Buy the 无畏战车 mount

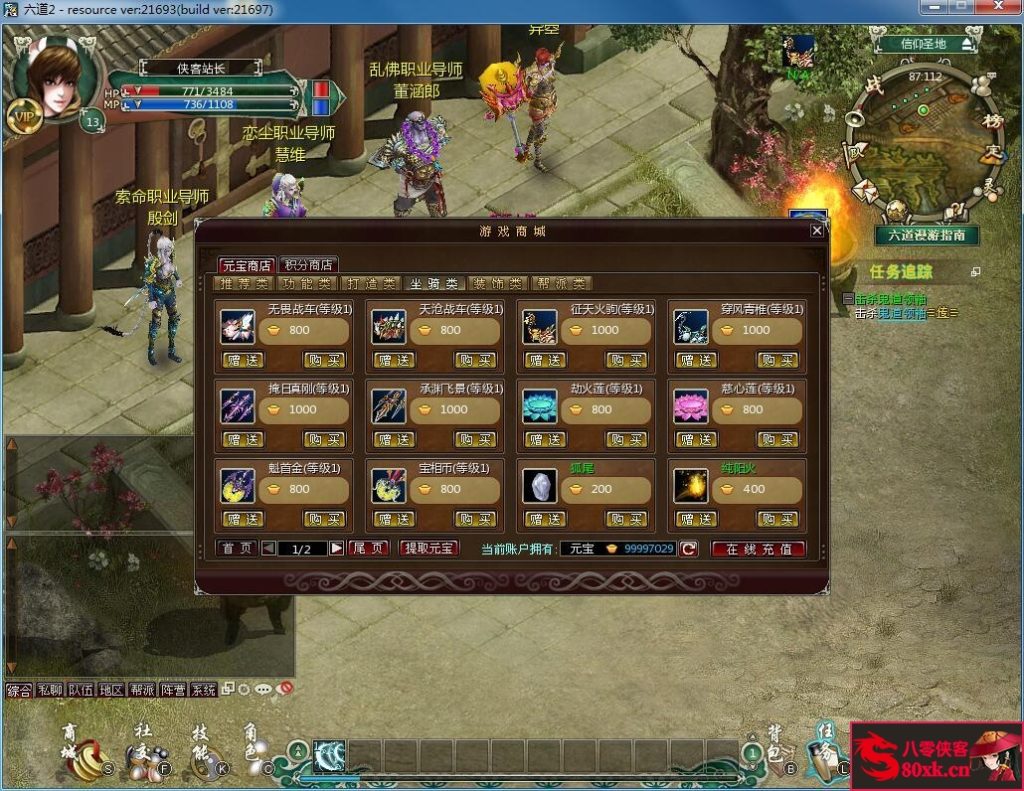coord(324,360)
